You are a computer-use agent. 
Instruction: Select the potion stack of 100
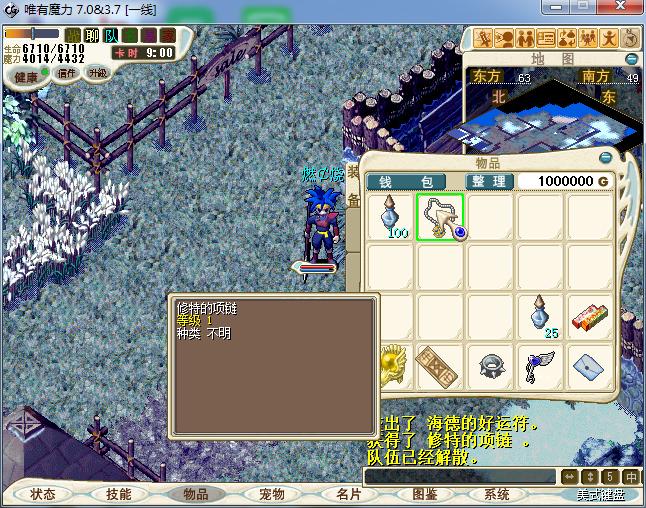[x=391, y=216]
